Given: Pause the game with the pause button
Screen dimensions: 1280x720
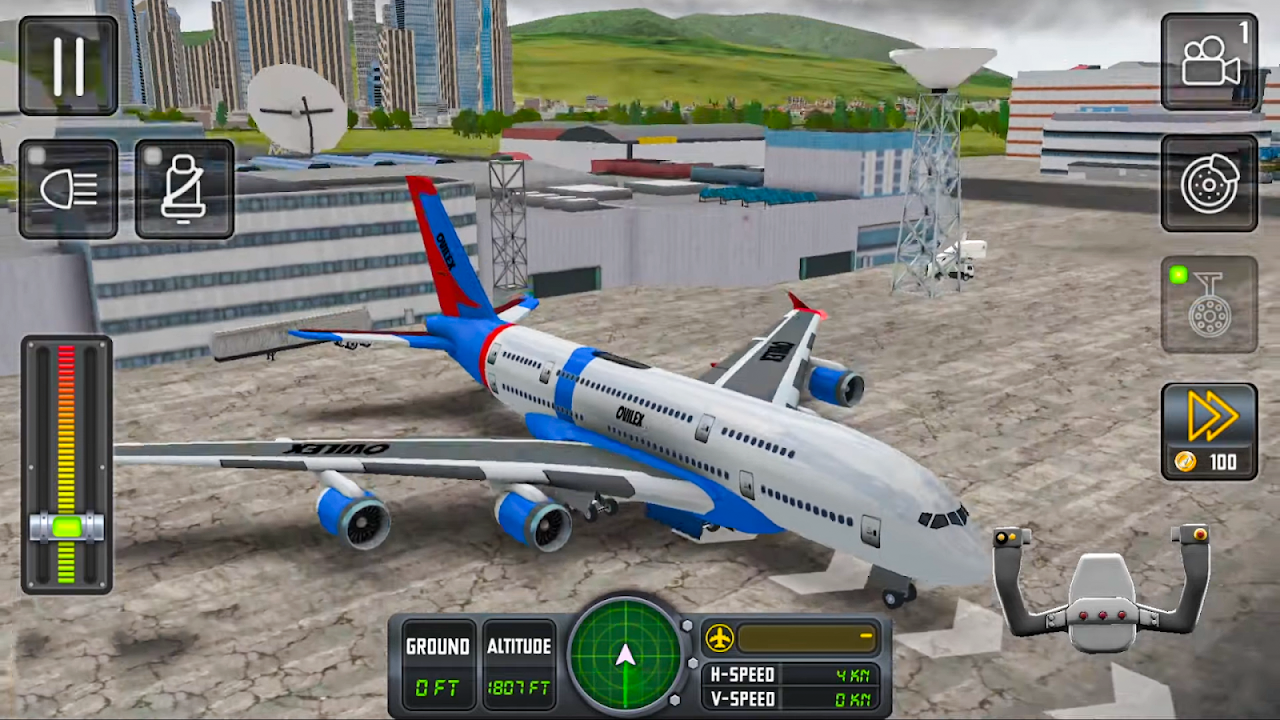Looking at the screenshot, I should pyautogui.click(x=68, y=66).
